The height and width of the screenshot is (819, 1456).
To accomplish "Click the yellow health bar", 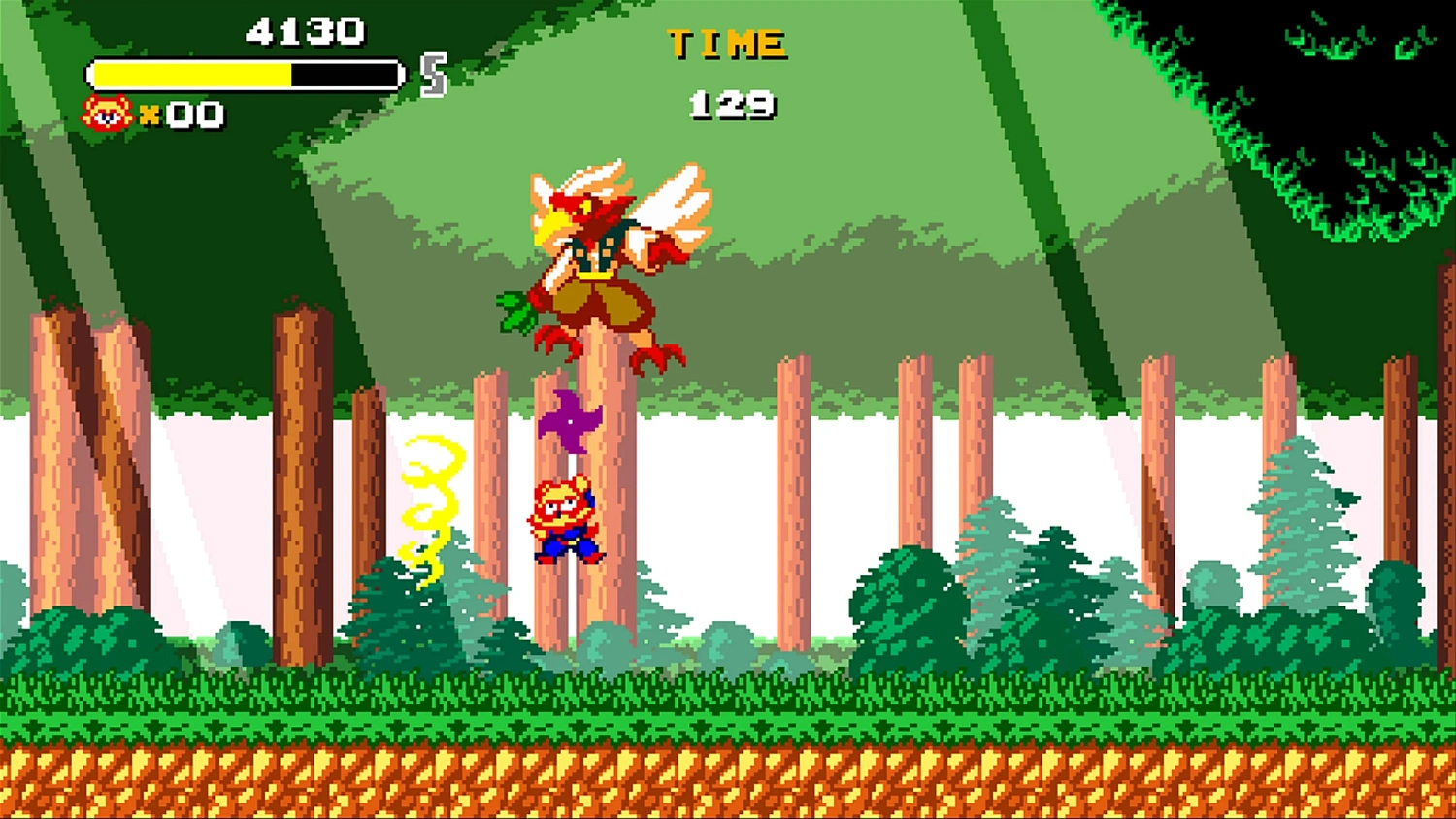I will coord(194,74).
